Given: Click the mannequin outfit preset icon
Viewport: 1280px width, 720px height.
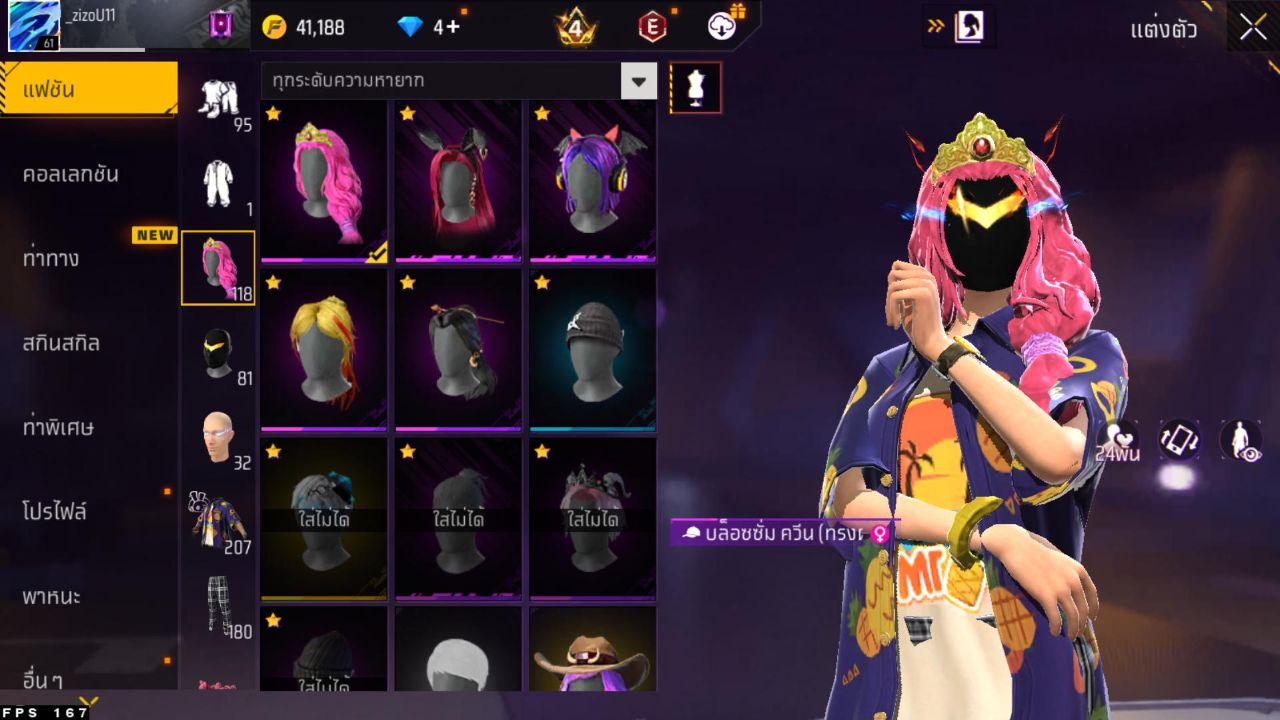Looking at the screenshot, I should click(x=695, y=87).
